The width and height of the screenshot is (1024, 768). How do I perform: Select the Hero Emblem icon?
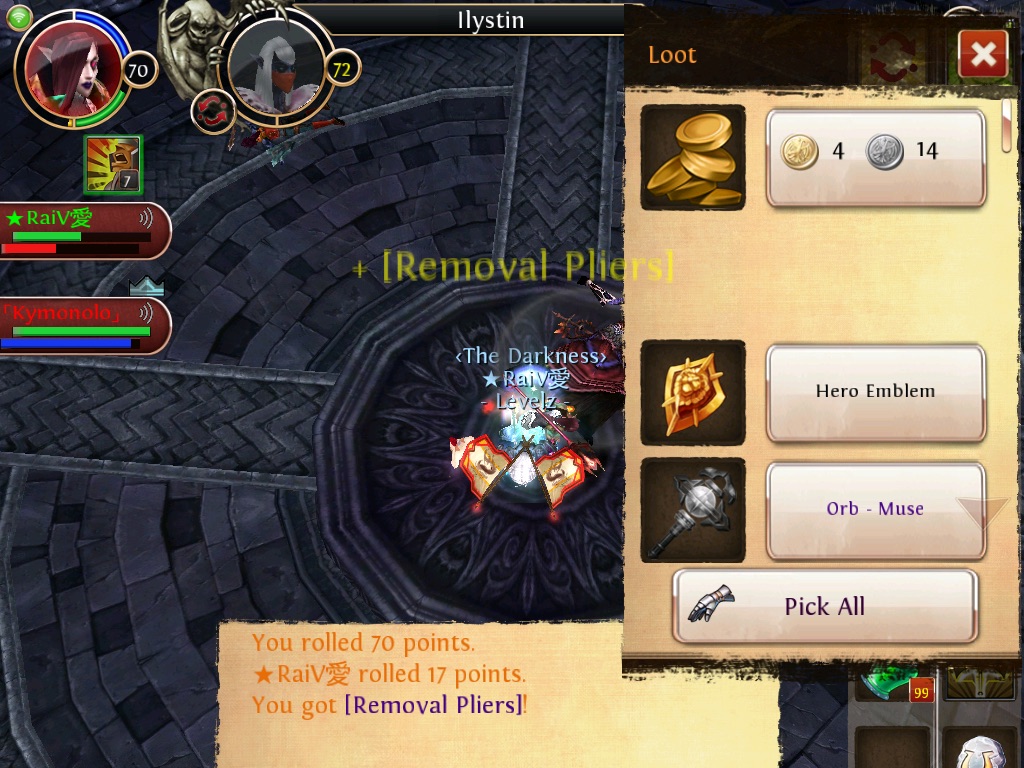692,392
